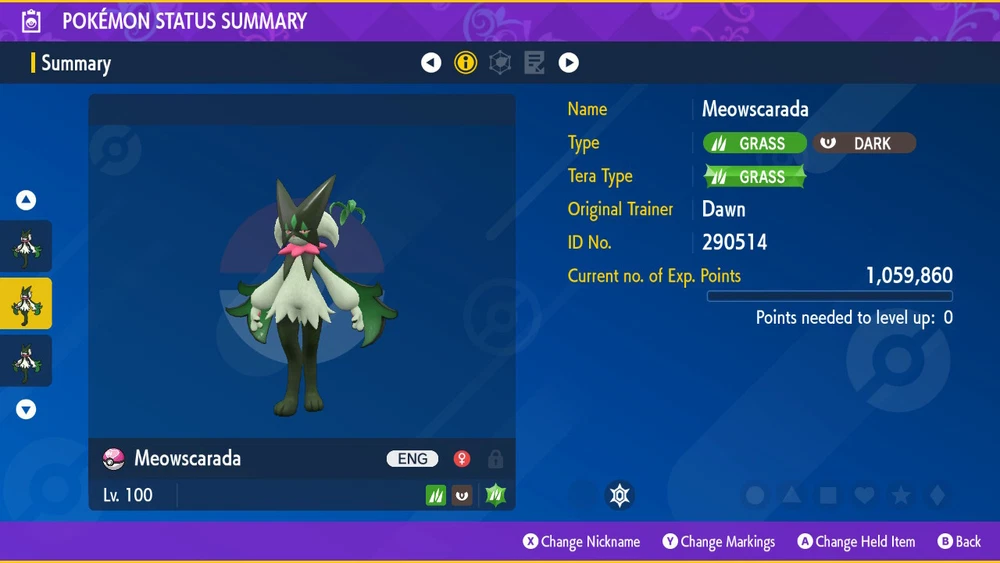Image resolution: width=1000 pixels, height=563 pixels.
Task: Switch to the hexagon stats tab
Action: point(500,63)
